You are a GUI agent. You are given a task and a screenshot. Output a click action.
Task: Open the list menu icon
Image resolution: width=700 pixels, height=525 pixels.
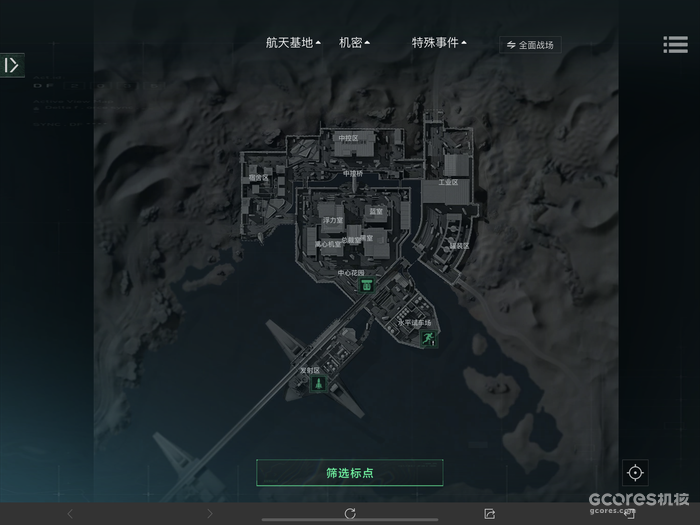[x=675, y=45]
